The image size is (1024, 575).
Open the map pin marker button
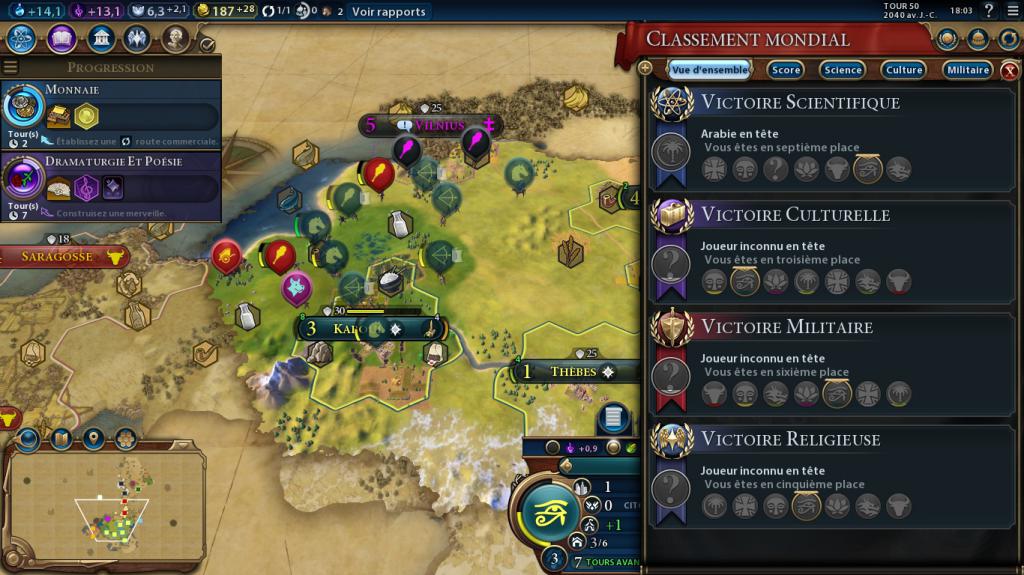pos(94,438)
